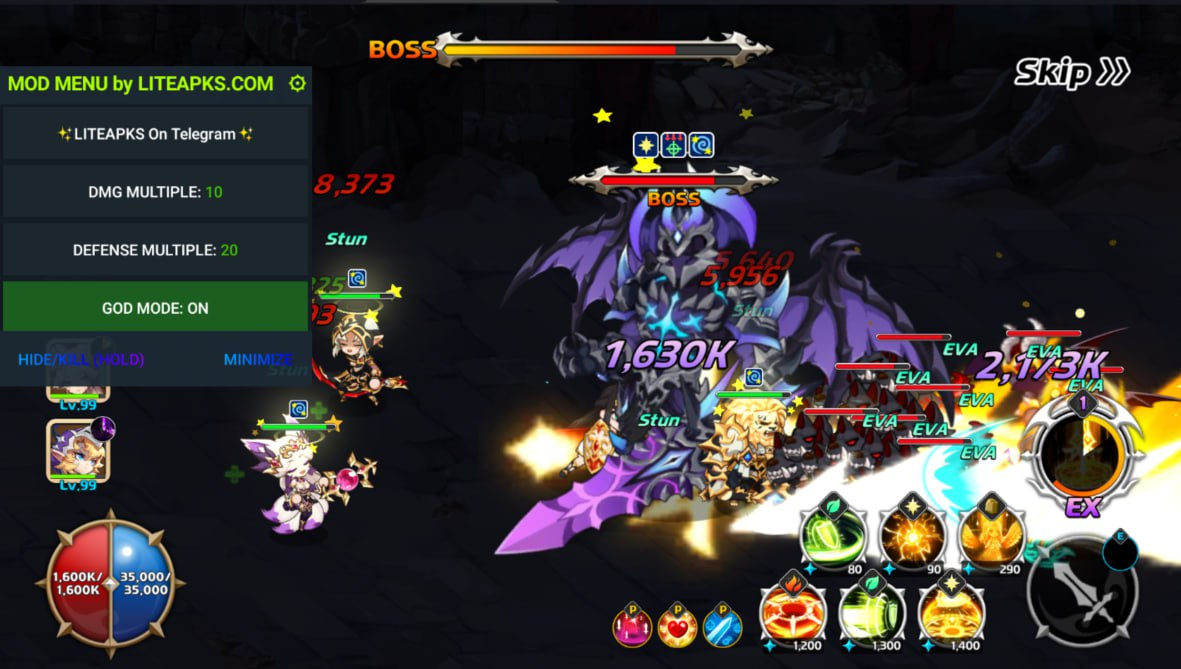Select the red heart passive icon
This screenshot has height=669, width=1181.
[x=677, y=627]
